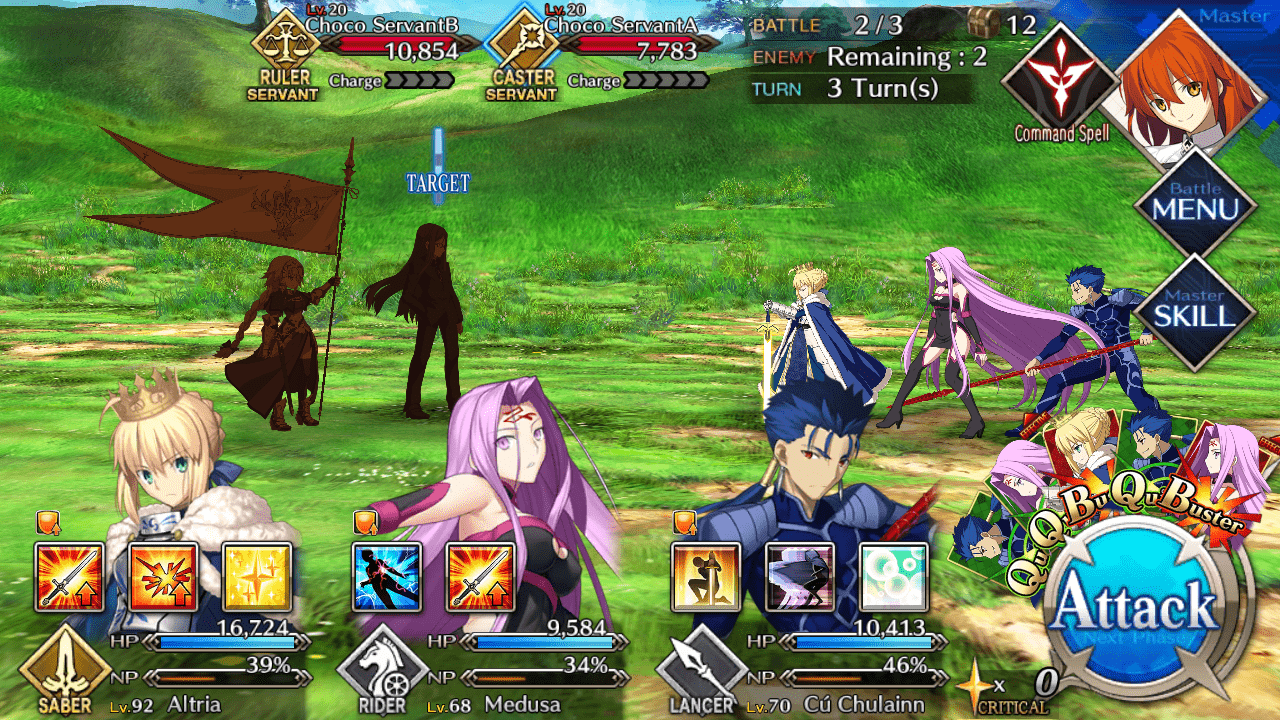1280x720 pixels.
Task: Activate Medusa's sword attack-up skill
Action: [480, 577]
